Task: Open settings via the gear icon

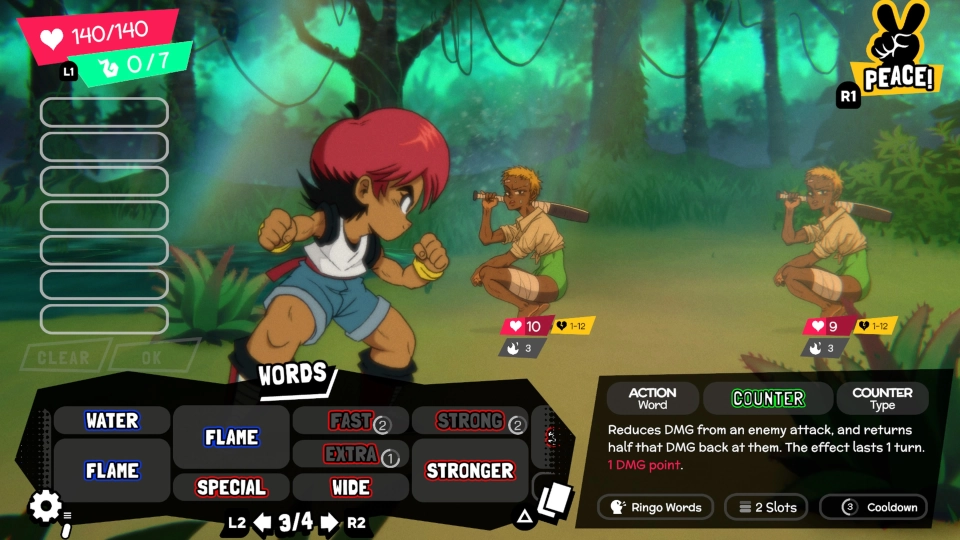Action: [x=45, y=506]
